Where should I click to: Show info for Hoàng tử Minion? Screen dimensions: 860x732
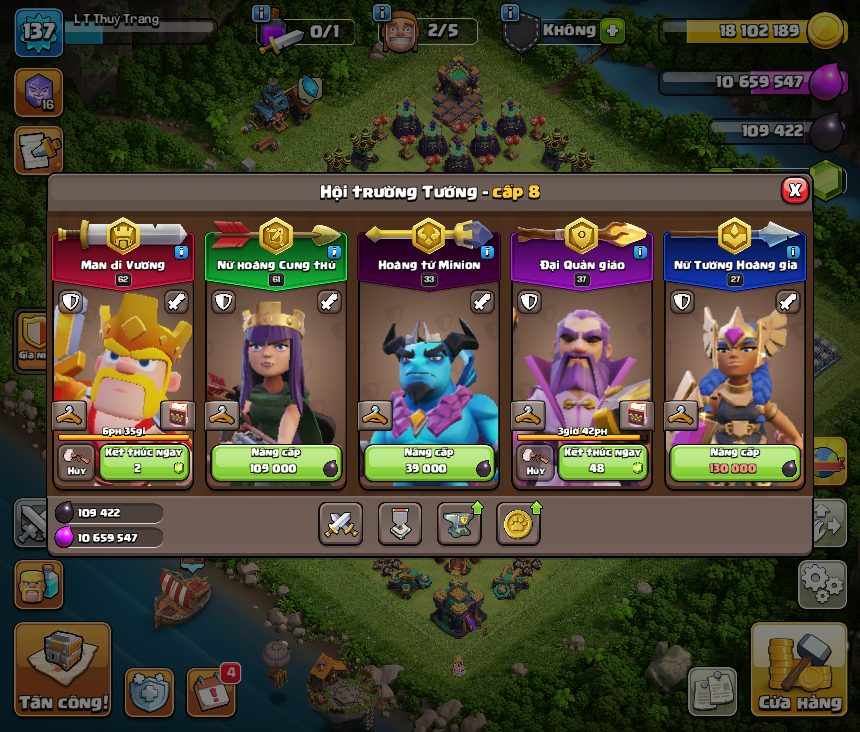[487, 252]
